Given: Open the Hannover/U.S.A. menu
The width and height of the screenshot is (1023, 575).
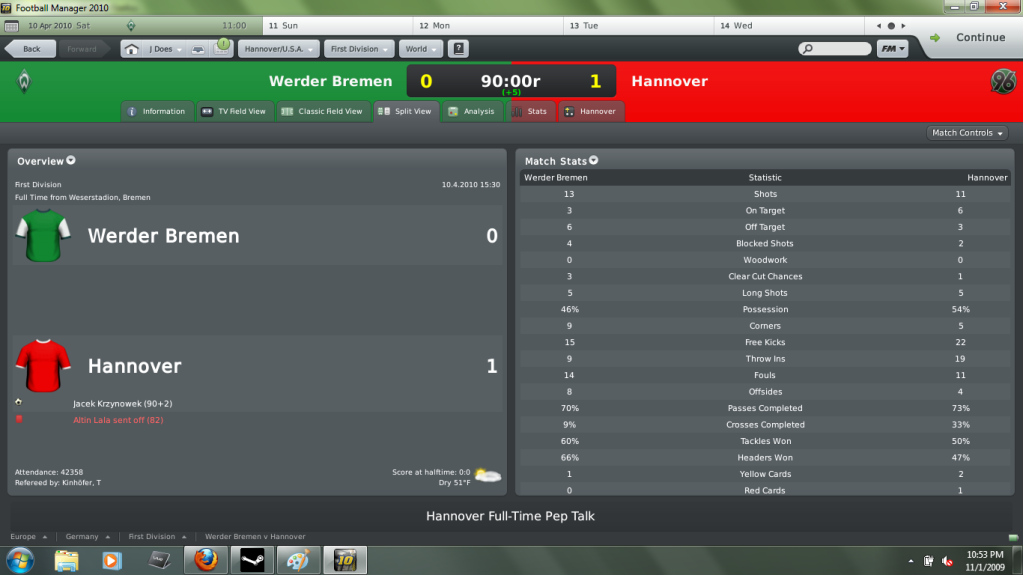Looking at the screenshot, I should 278,48.
